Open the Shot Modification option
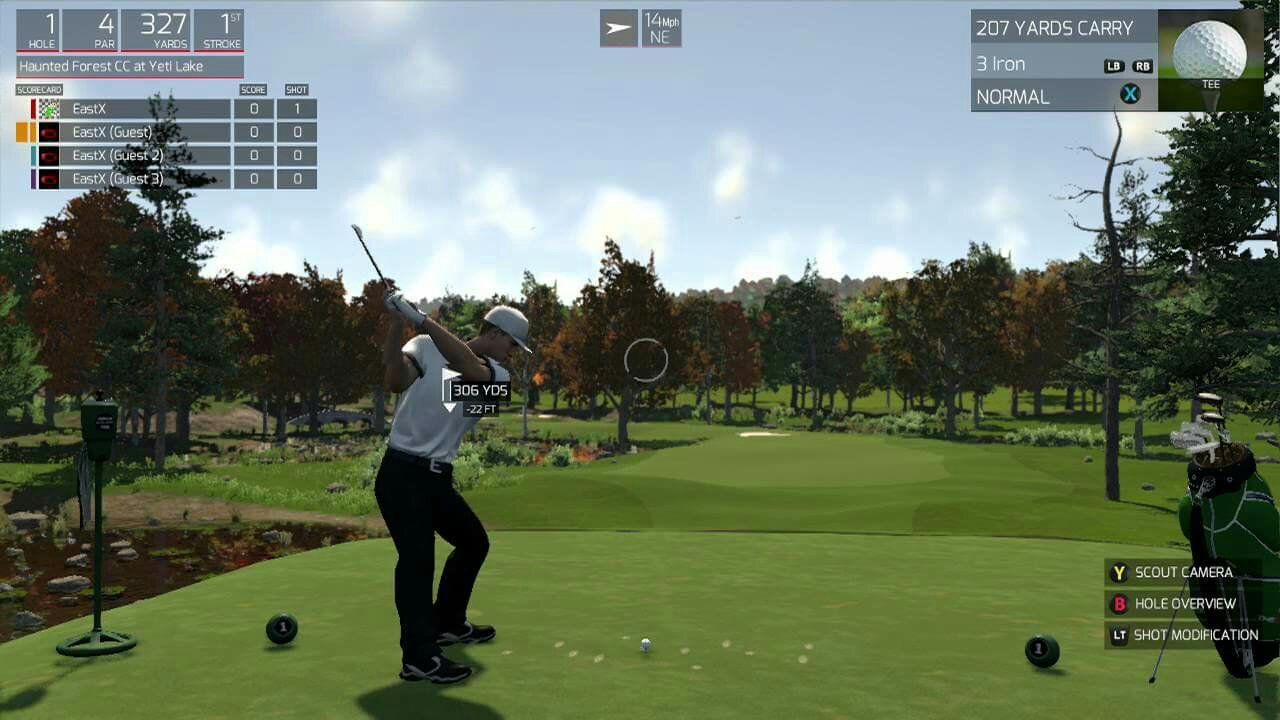 (x=1194, y=635)
